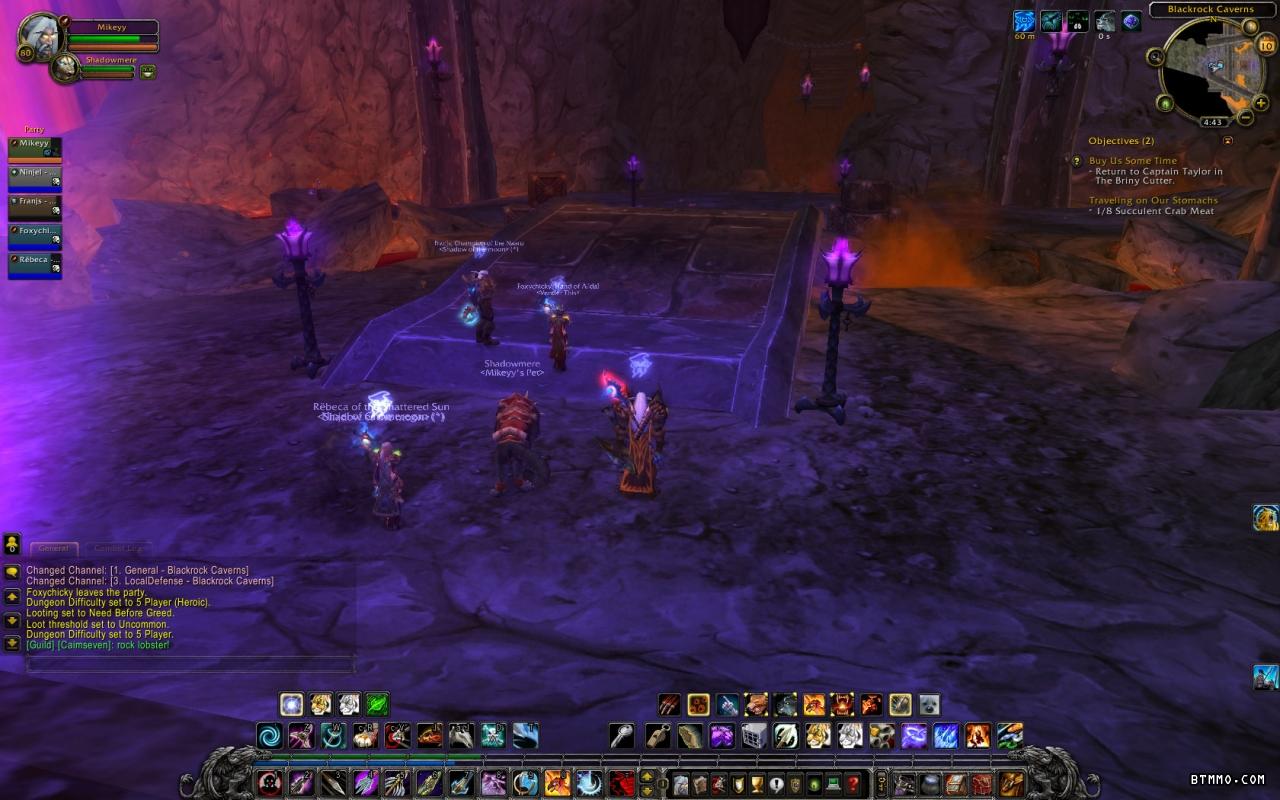This screenshot has width=1280, height=800.
Task: Click the first blue buff icon showing 60 m
Action: (1024, 21)
